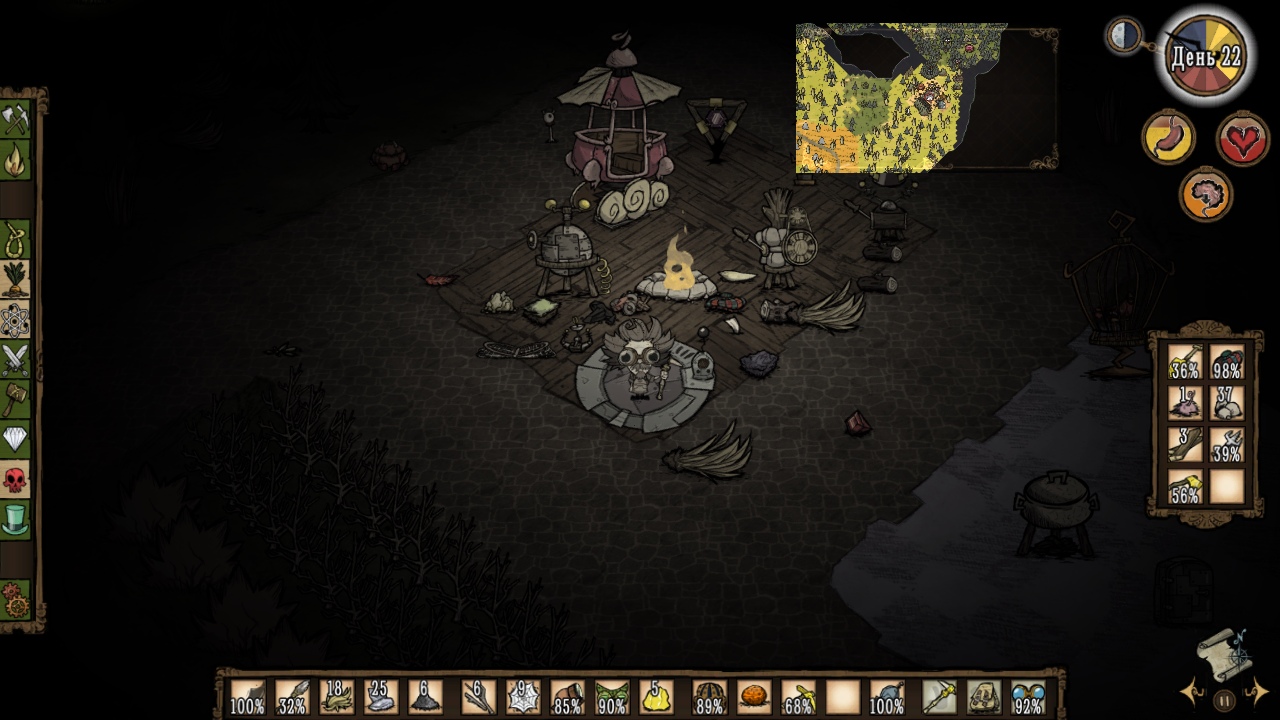The width and height of the screenshot is (1280, 720).
Task: Select the Refine diamond tab
Action: point(16,440)
